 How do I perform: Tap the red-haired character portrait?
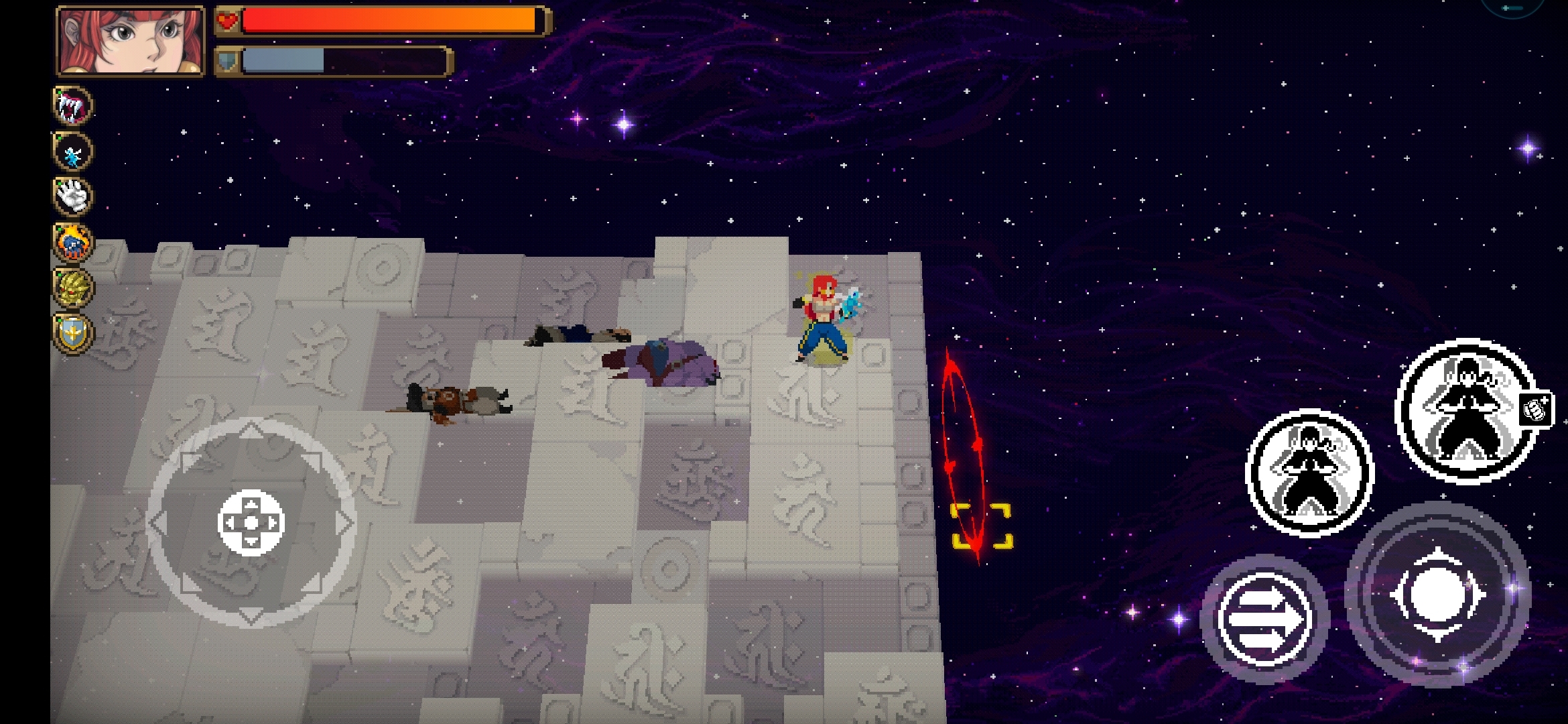tap(131, 40)
